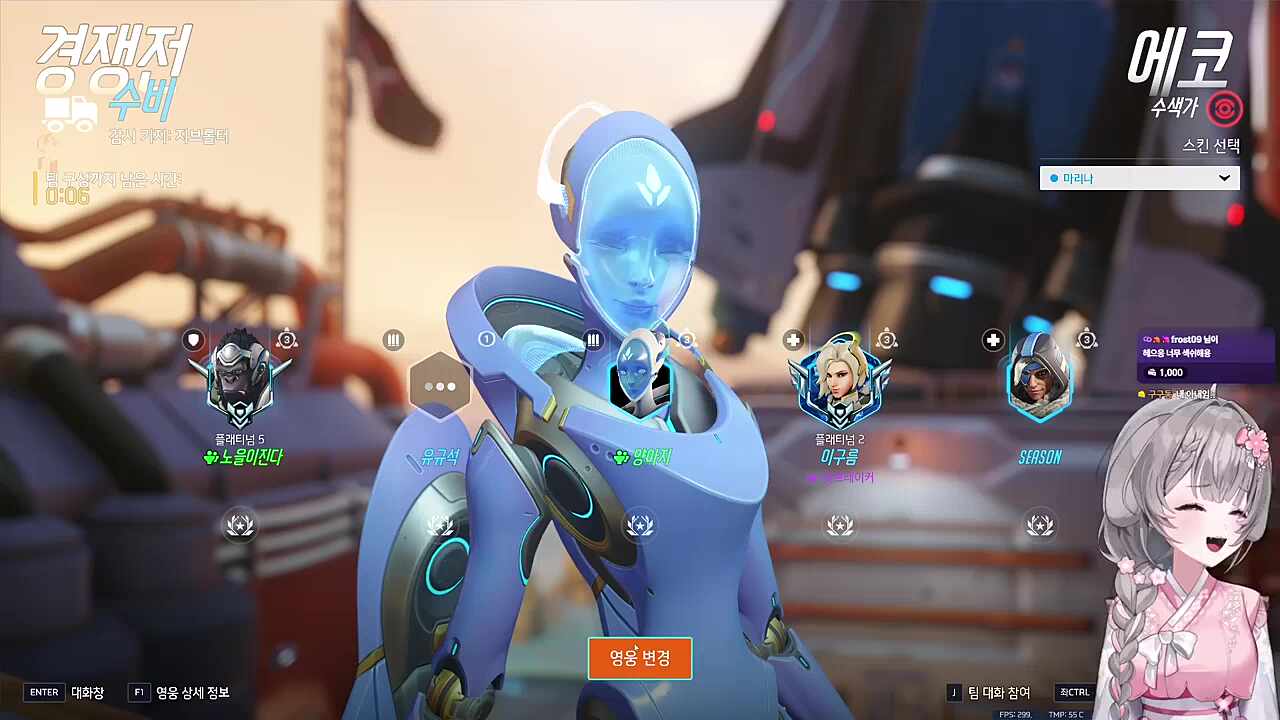Select the Winston portrait of player 노을이진다
Viewport: 1280px width, 720px height.
click(240, 382)
